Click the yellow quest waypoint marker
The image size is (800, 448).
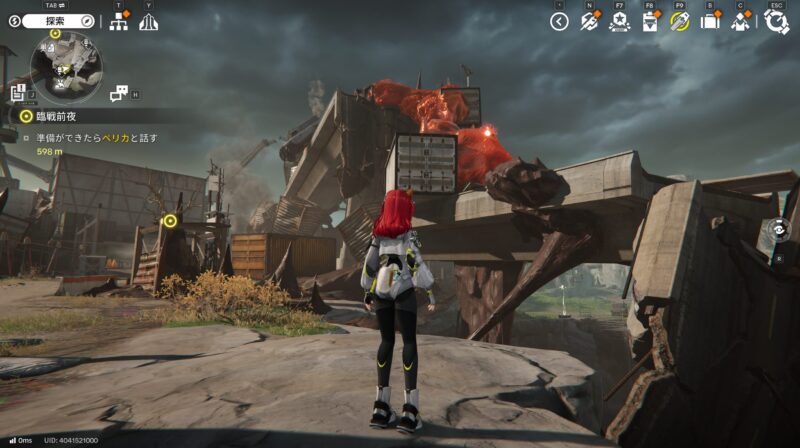click(170, 220)
